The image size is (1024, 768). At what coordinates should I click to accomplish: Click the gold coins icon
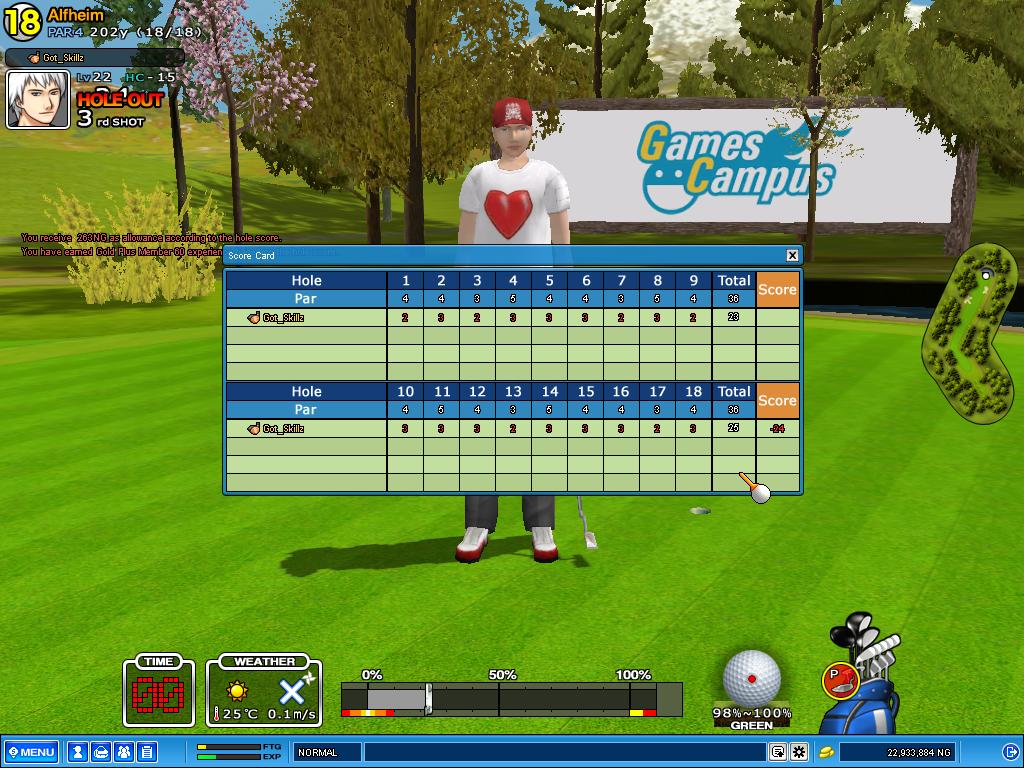click(827, 752)
